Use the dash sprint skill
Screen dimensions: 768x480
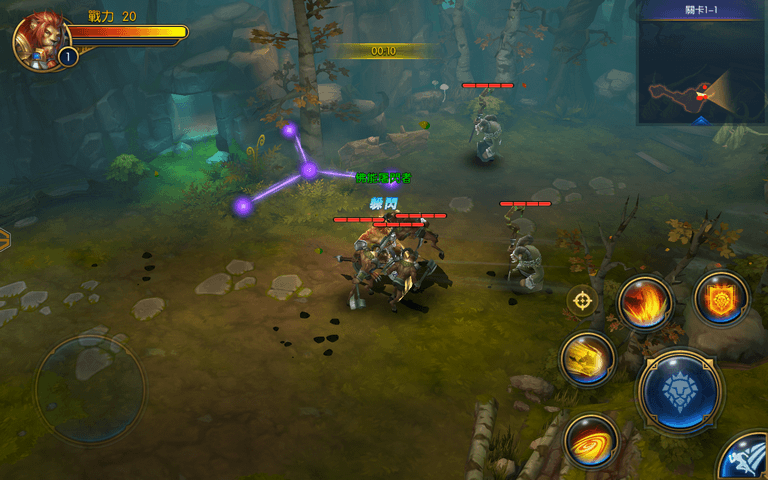pyautogui.click(x=746, y=460)
